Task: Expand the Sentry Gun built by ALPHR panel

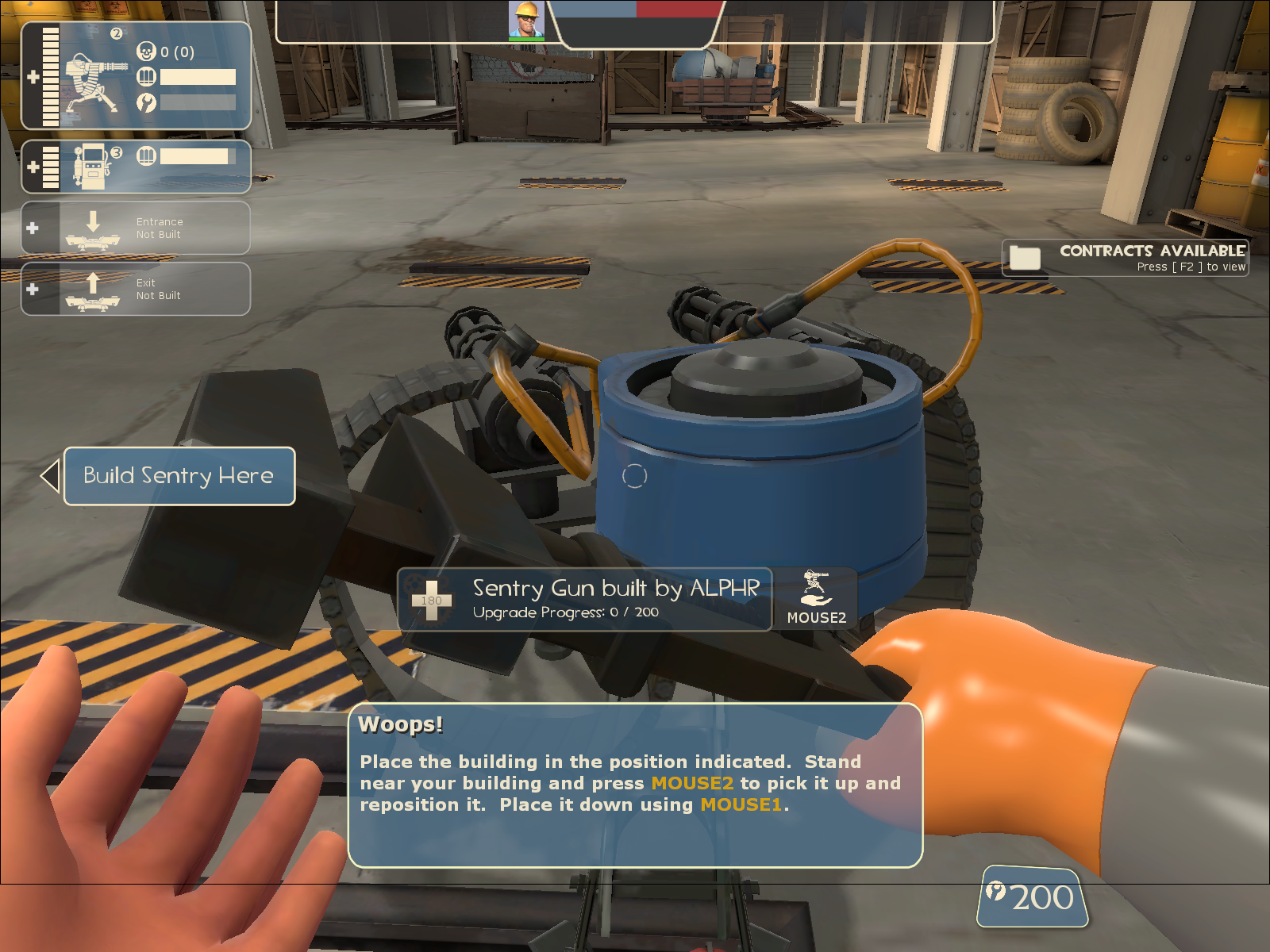Action: (x=615, y=588)
